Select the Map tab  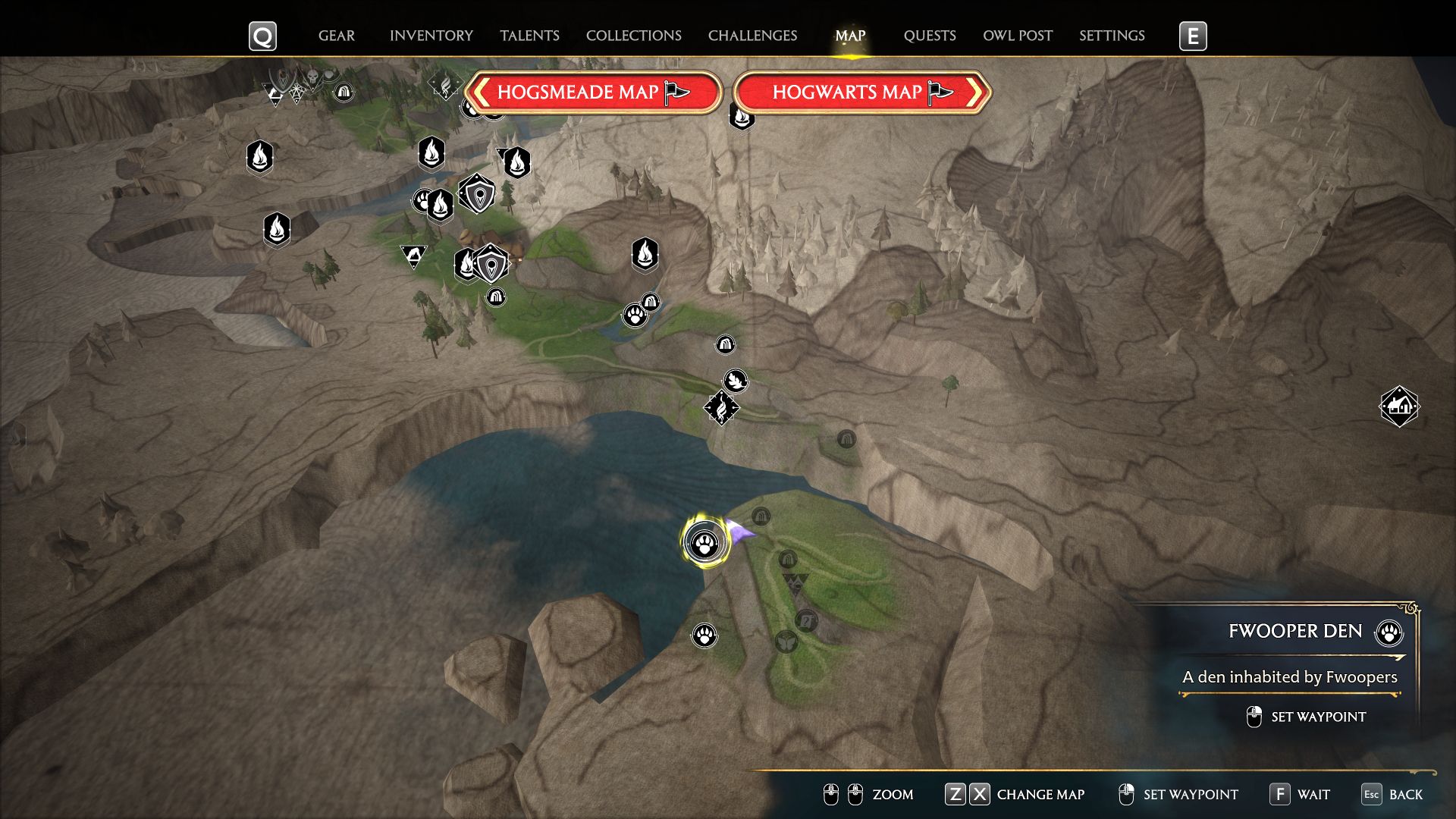850,36
